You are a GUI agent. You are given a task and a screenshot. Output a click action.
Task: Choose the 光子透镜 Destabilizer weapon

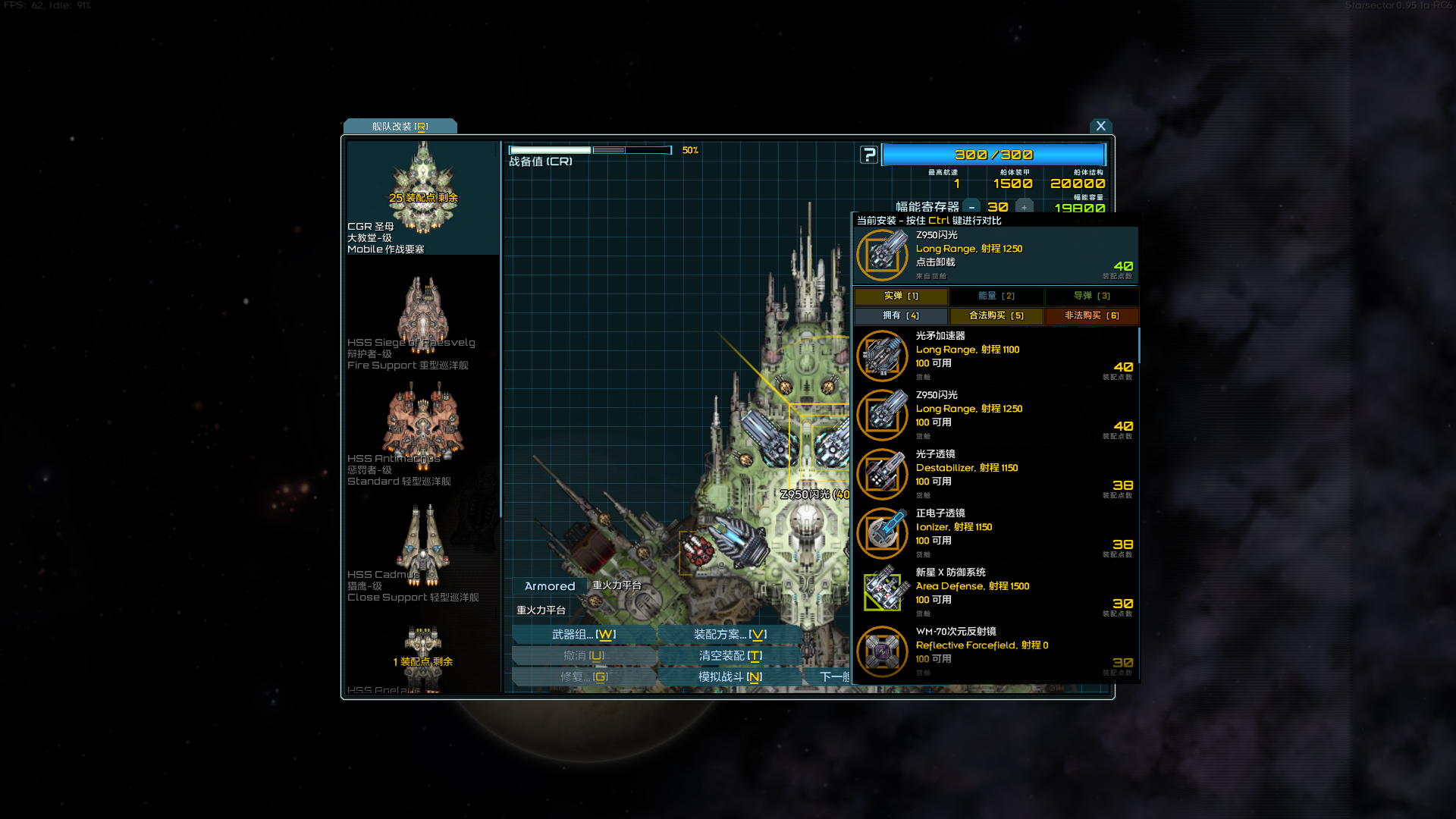tap(995, 474)
